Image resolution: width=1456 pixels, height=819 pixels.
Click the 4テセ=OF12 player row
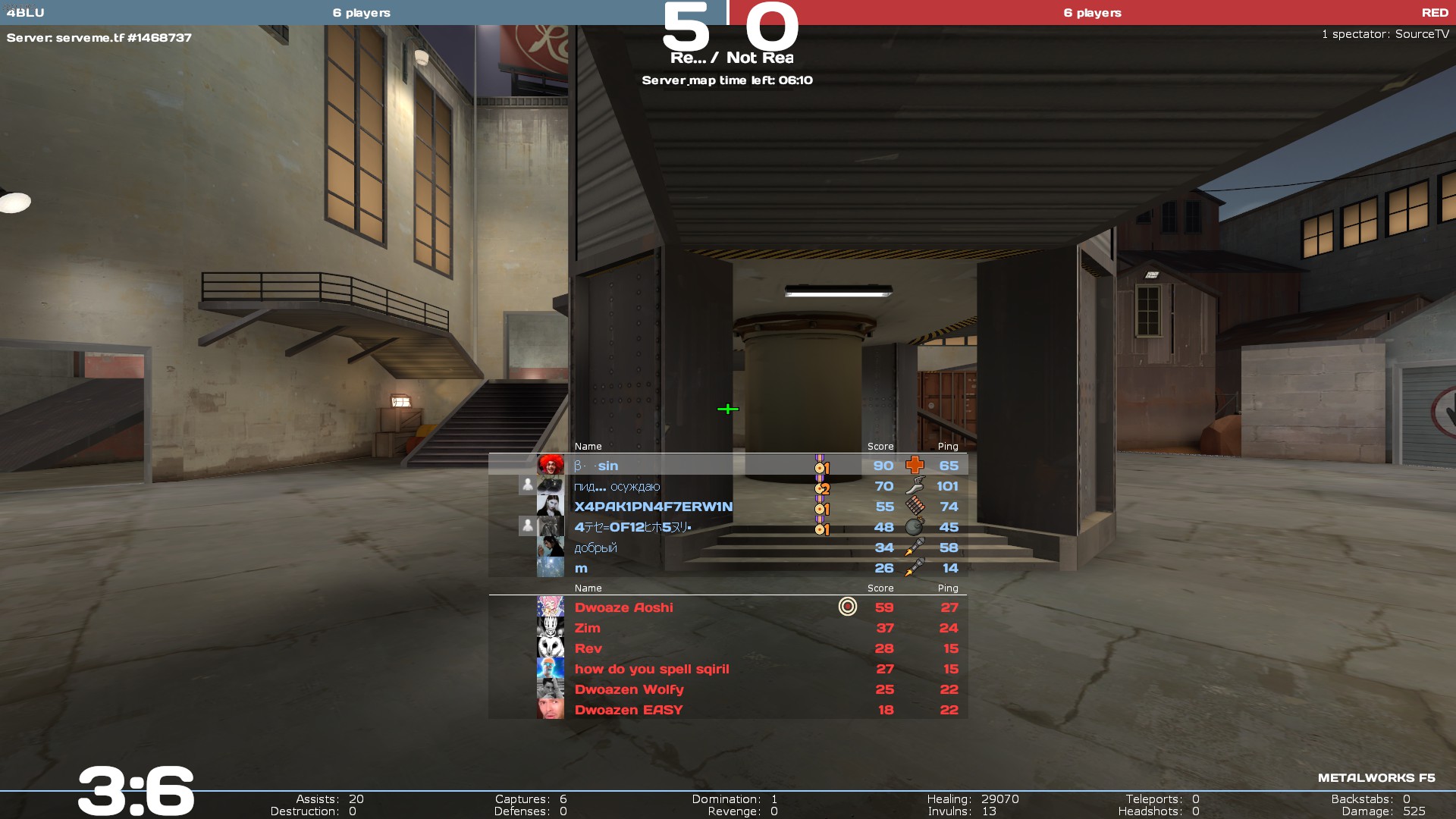point(632,527)
